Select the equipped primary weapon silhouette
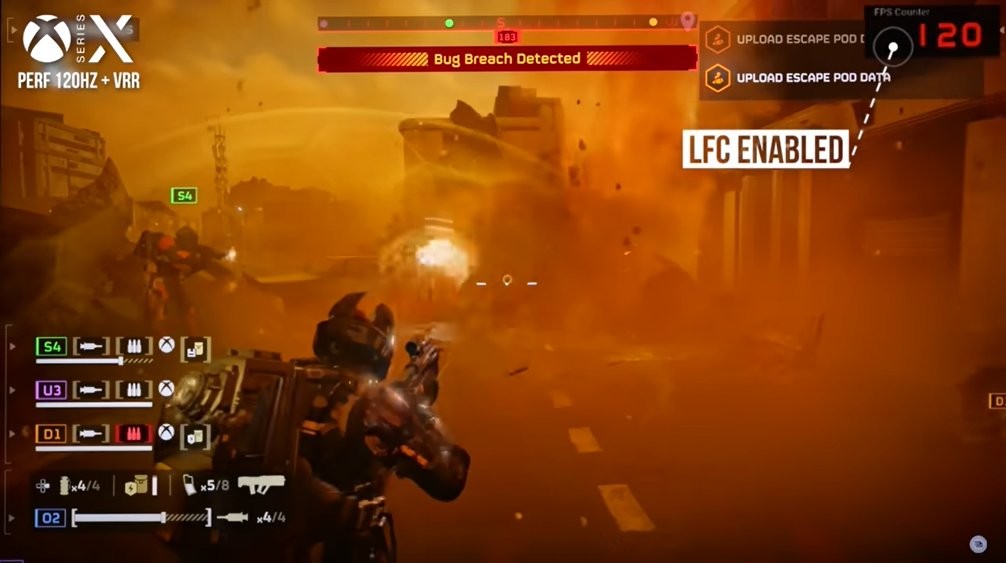 point(261,484)
